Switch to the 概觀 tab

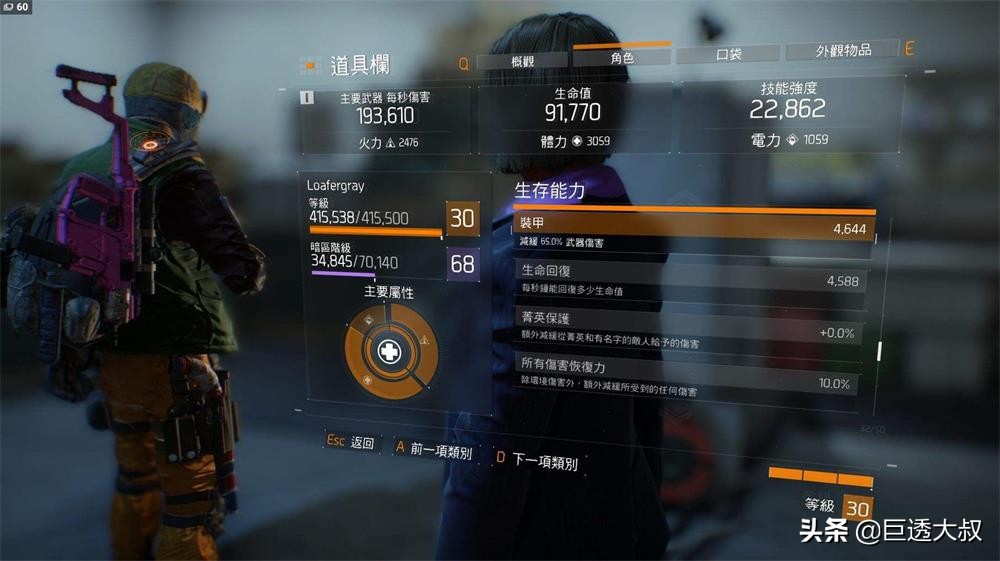[x=522, y=61]
